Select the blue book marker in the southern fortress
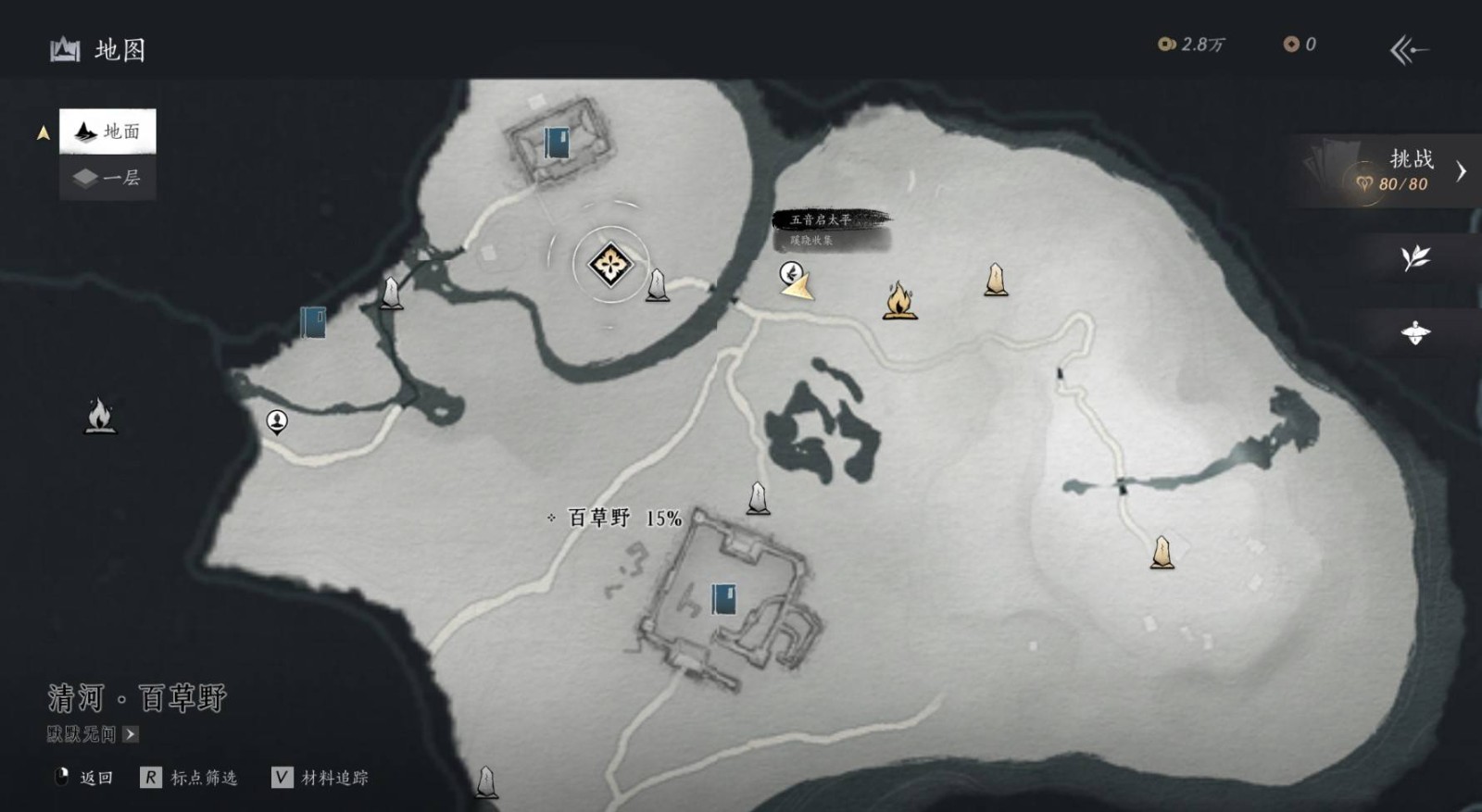The width and height of the screenshot is (1482, 812). [x=723, y=599]
